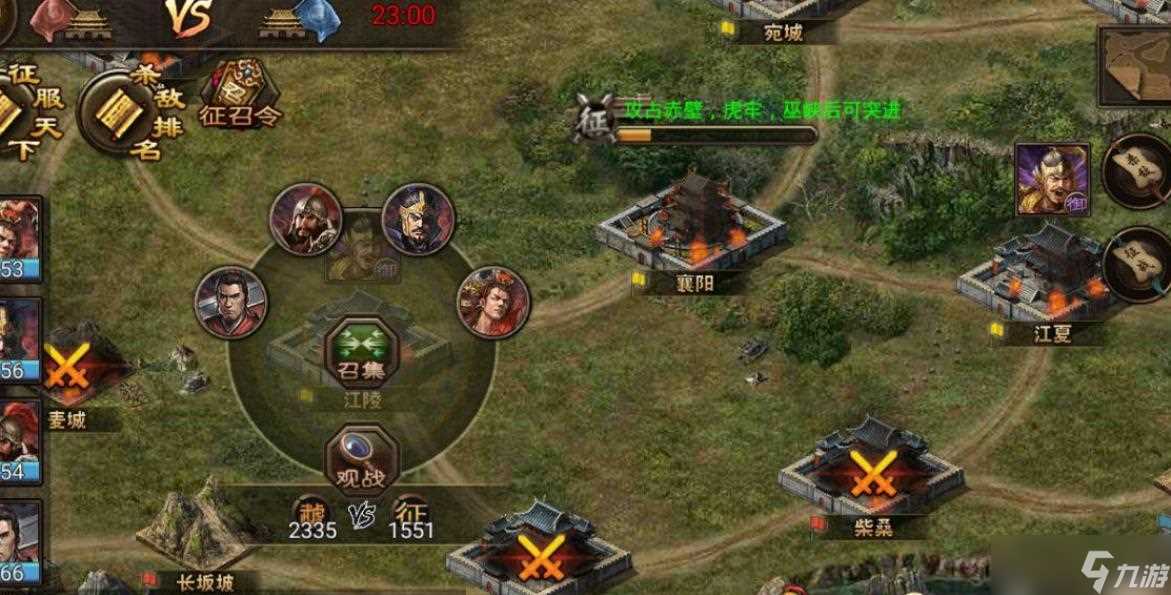
Task: Attack the 柴桑 city with crossed swords
Action: pyautogui.click(x=871, y=474)
